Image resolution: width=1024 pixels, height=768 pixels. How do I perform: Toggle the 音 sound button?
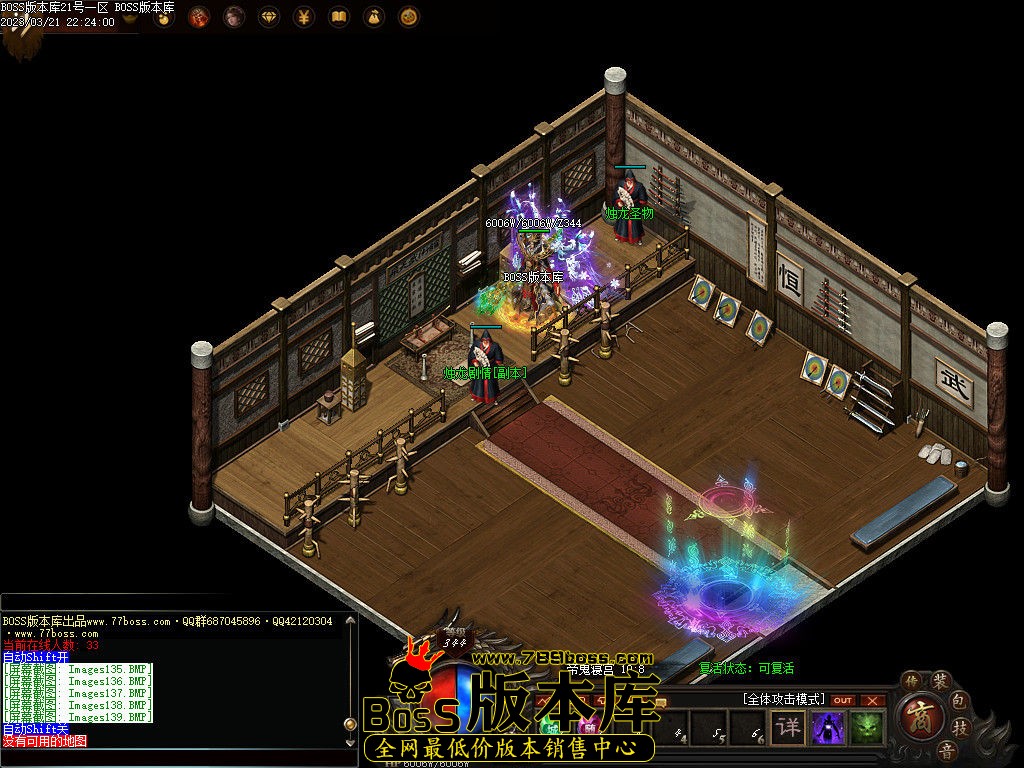pos(945,750)
